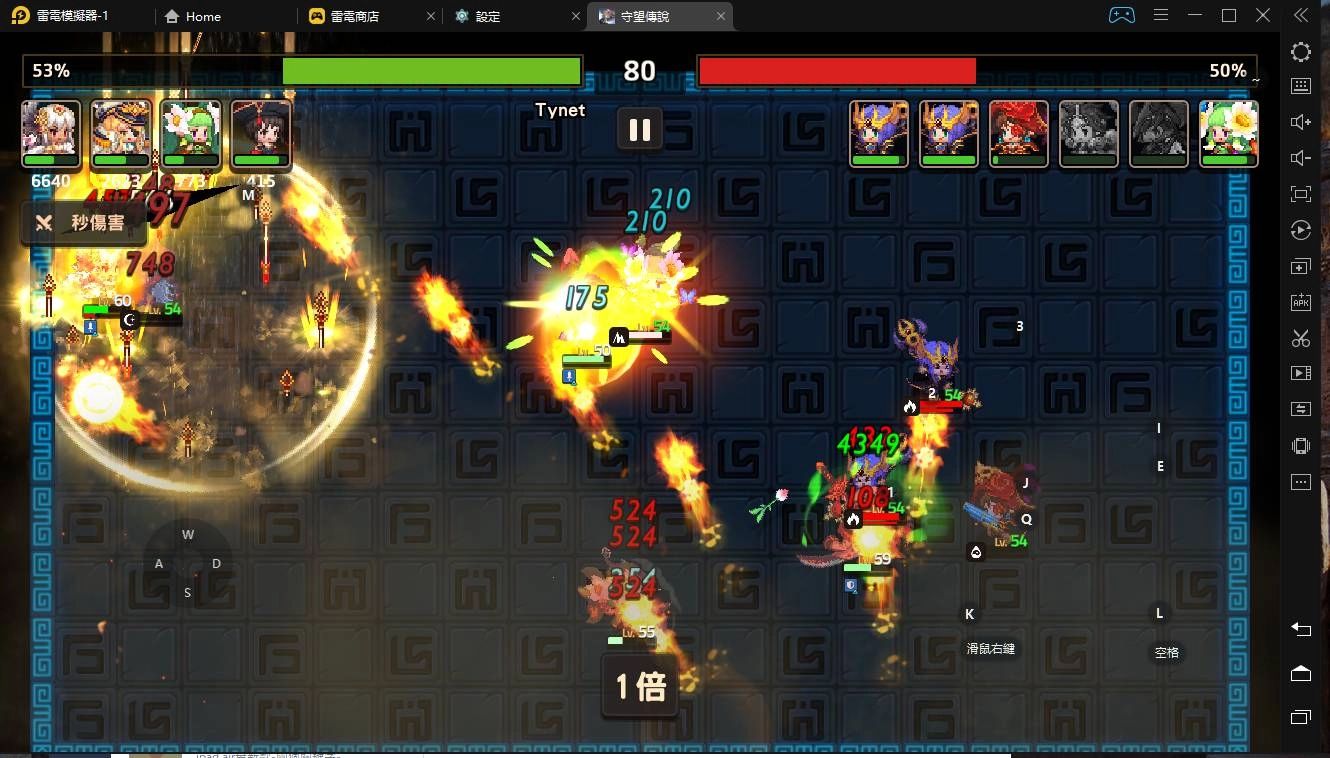Toggle the 1倍 battle speed button

[x=640, y=686]
